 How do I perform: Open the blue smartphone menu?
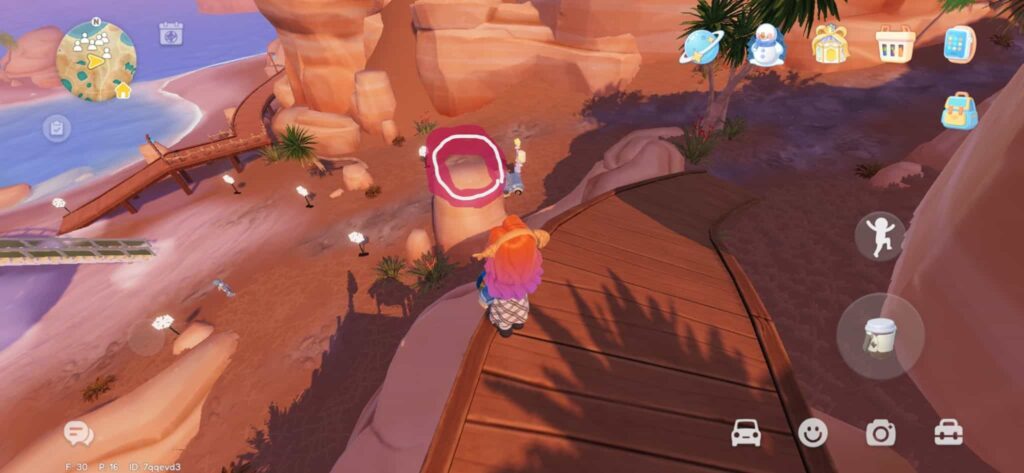(959, 44)
